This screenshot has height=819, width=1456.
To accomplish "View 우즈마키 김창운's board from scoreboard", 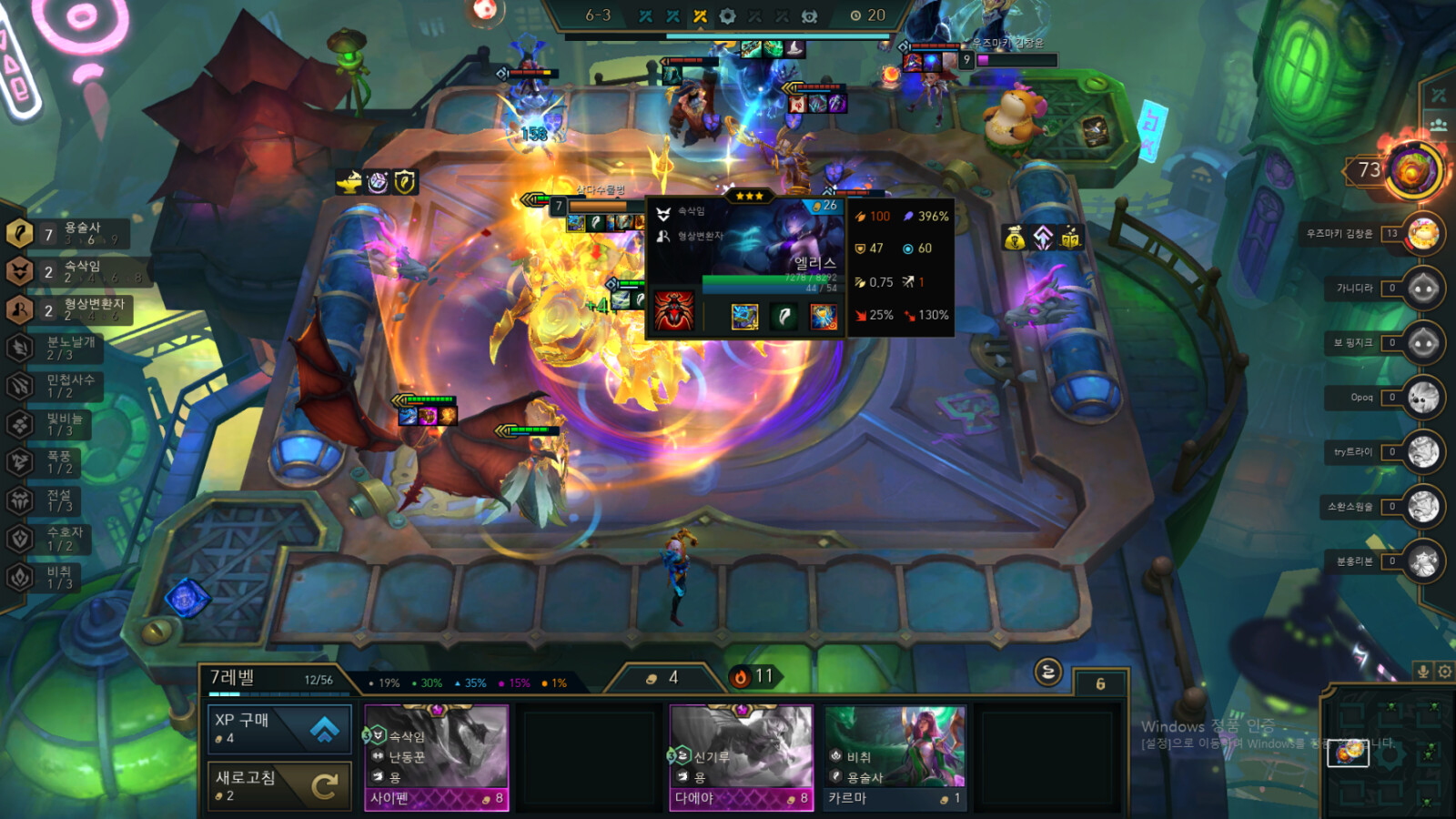I will pos(1422,234).
